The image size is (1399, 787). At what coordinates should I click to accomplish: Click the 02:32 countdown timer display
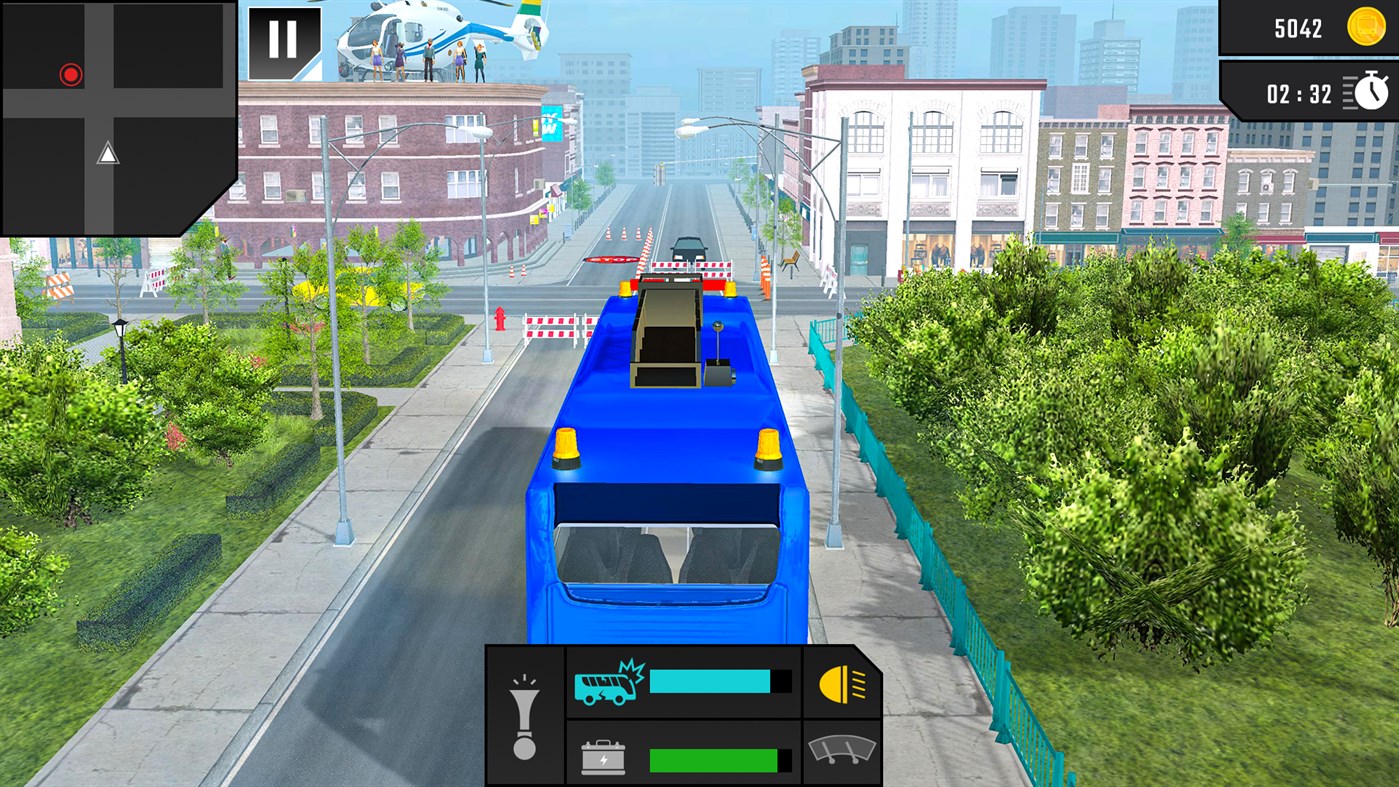pyautogui.click(x=1300, y=92)
